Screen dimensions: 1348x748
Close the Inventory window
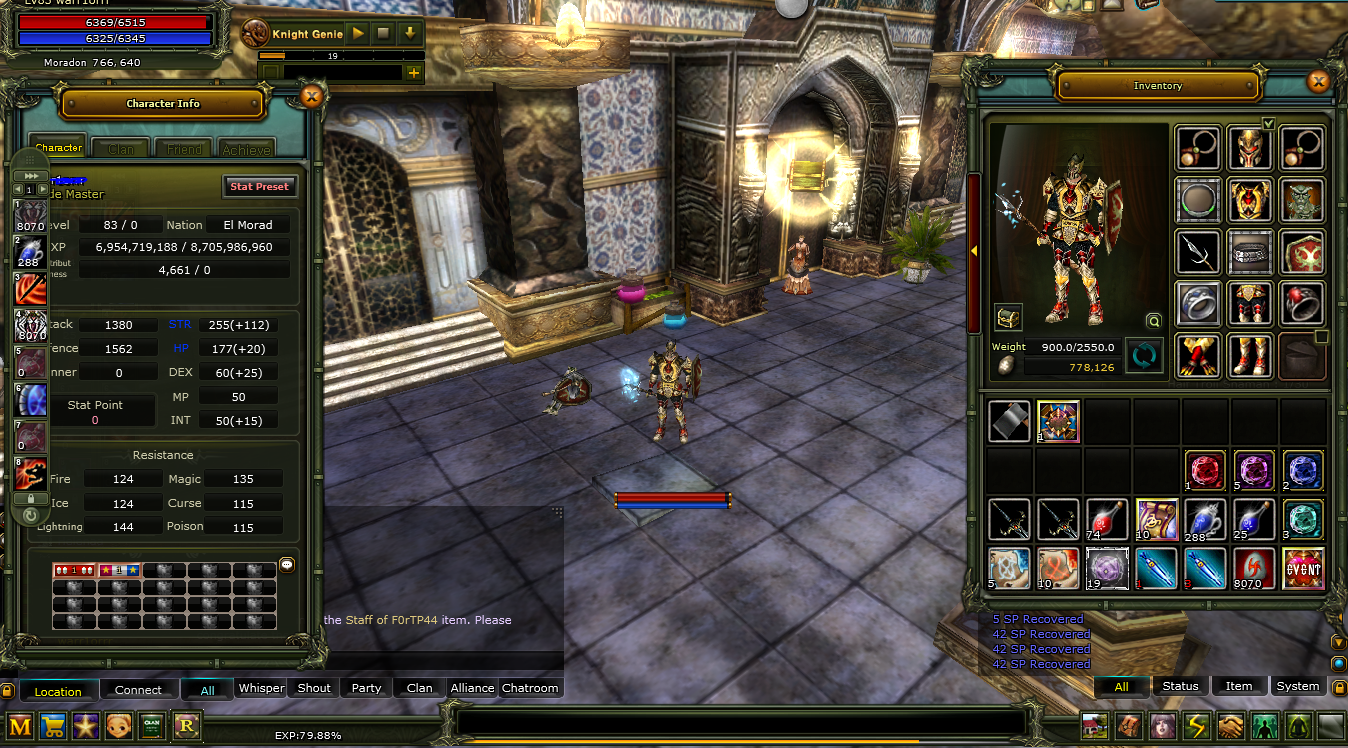pos(1318,82)
